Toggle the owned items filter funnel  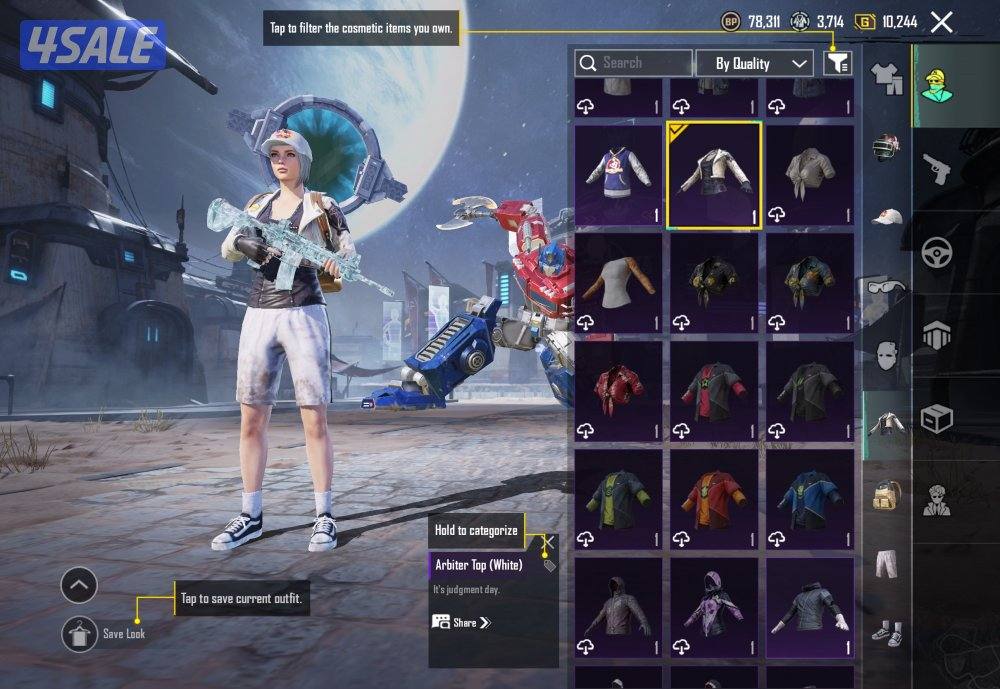(837, 63)
